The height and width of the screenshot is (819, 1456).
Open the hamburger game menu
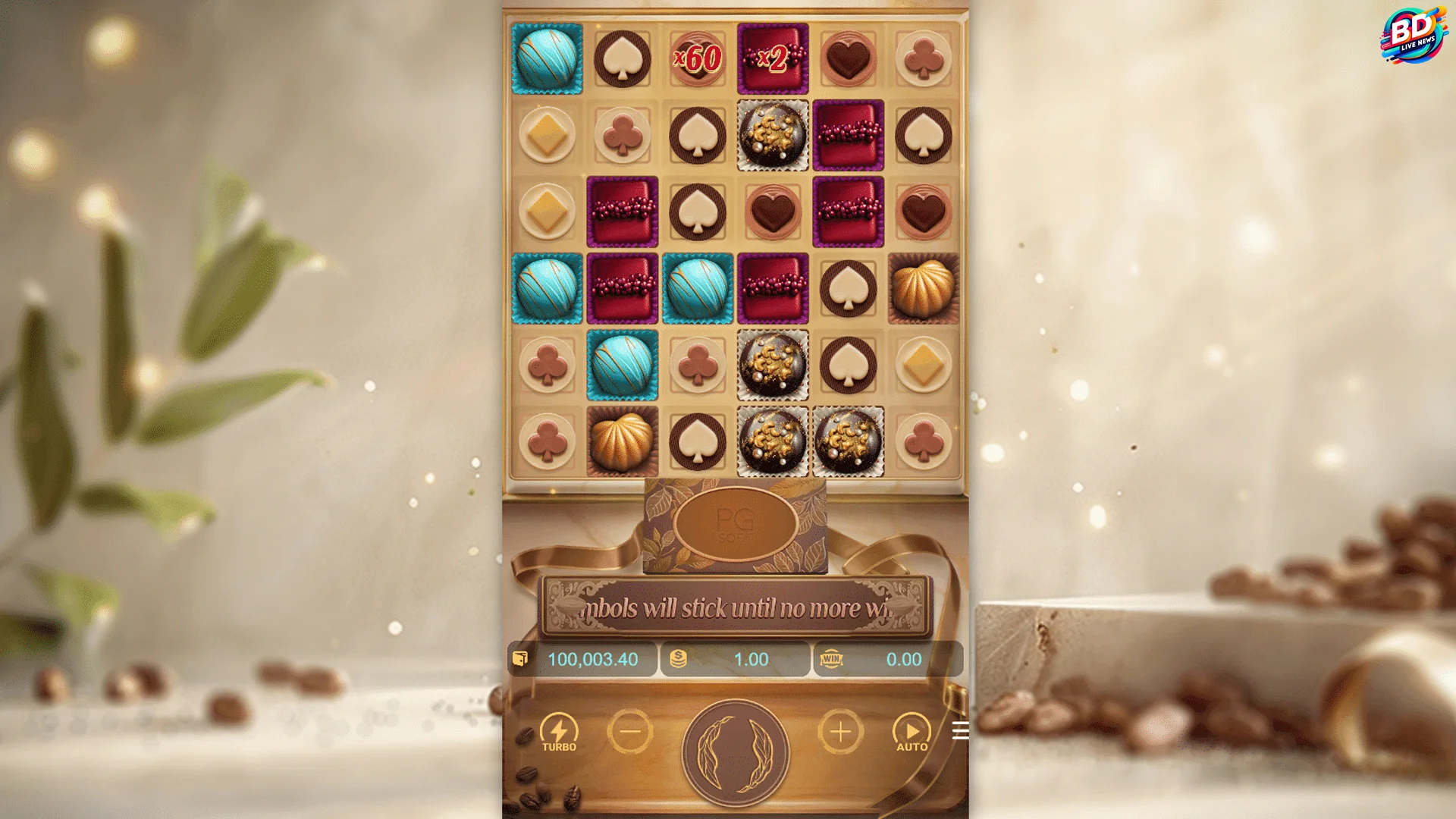click(x=960, y=730)
